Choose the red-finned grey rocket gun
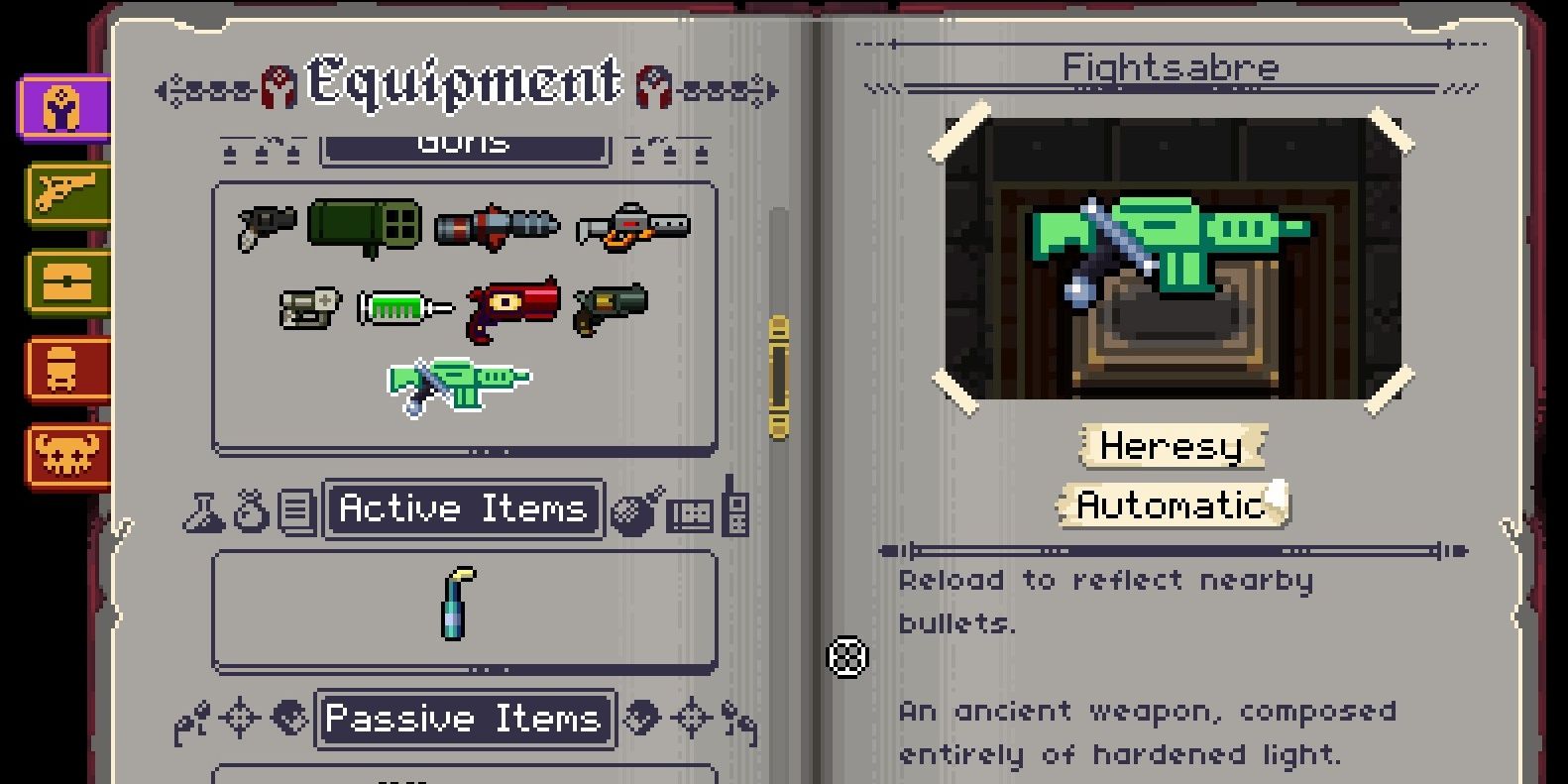The image size is (1568, 784). tap(497, 226)
